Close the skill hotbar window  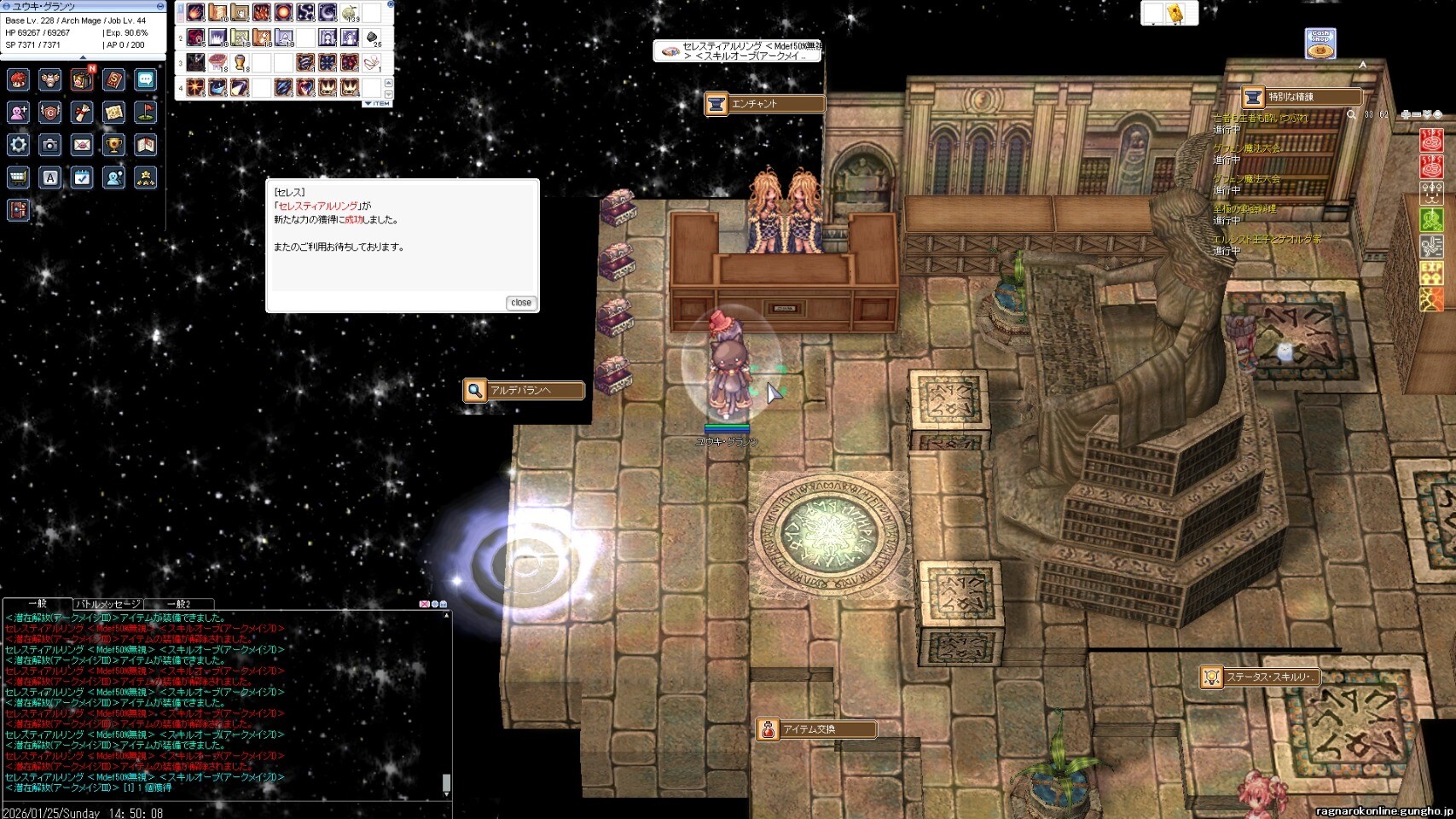[x=391, y=4]
